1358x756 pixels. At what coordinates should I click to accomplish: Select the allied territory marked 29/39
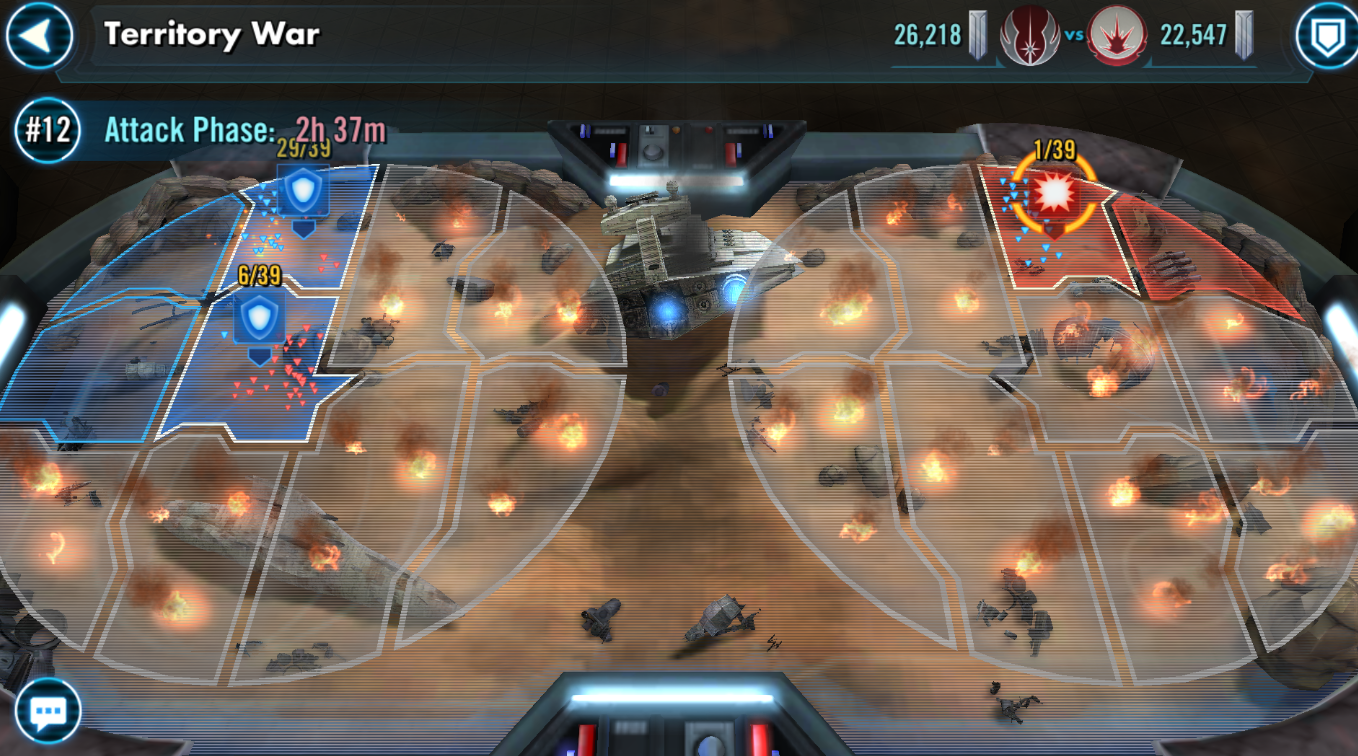click(302, 192)
